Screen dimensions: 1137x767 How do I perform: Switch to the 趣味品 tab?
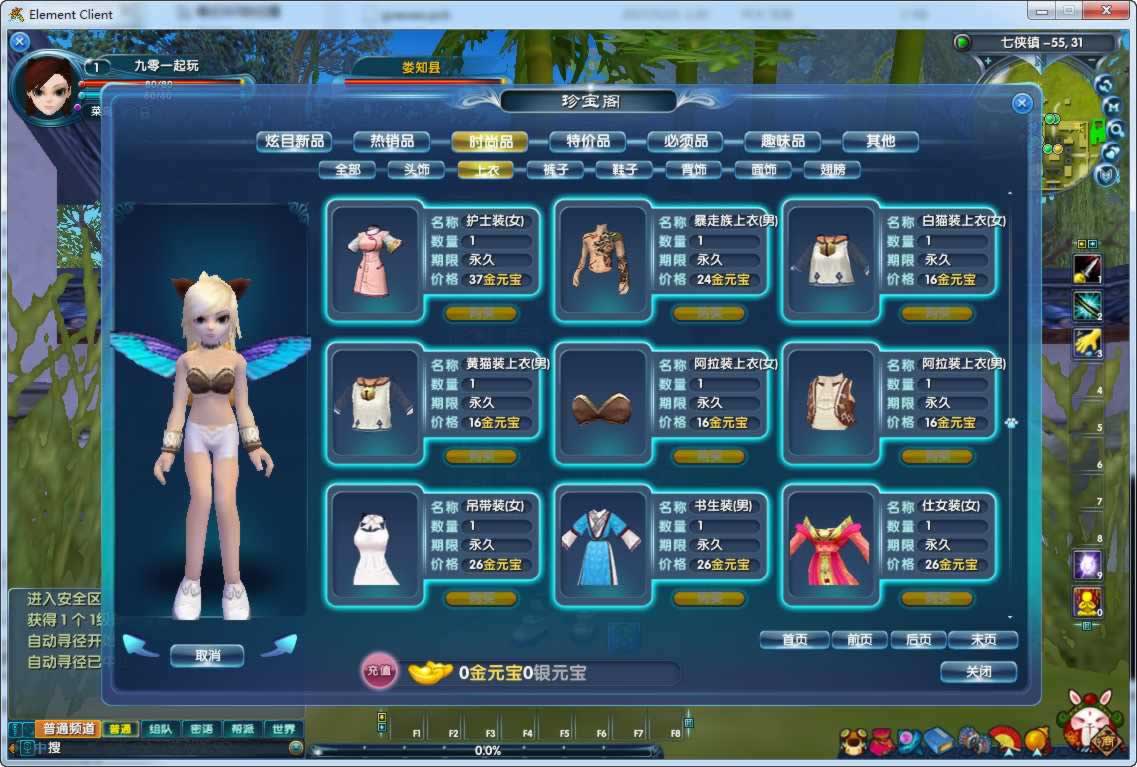pyautogui.click(x=783, y=141)
